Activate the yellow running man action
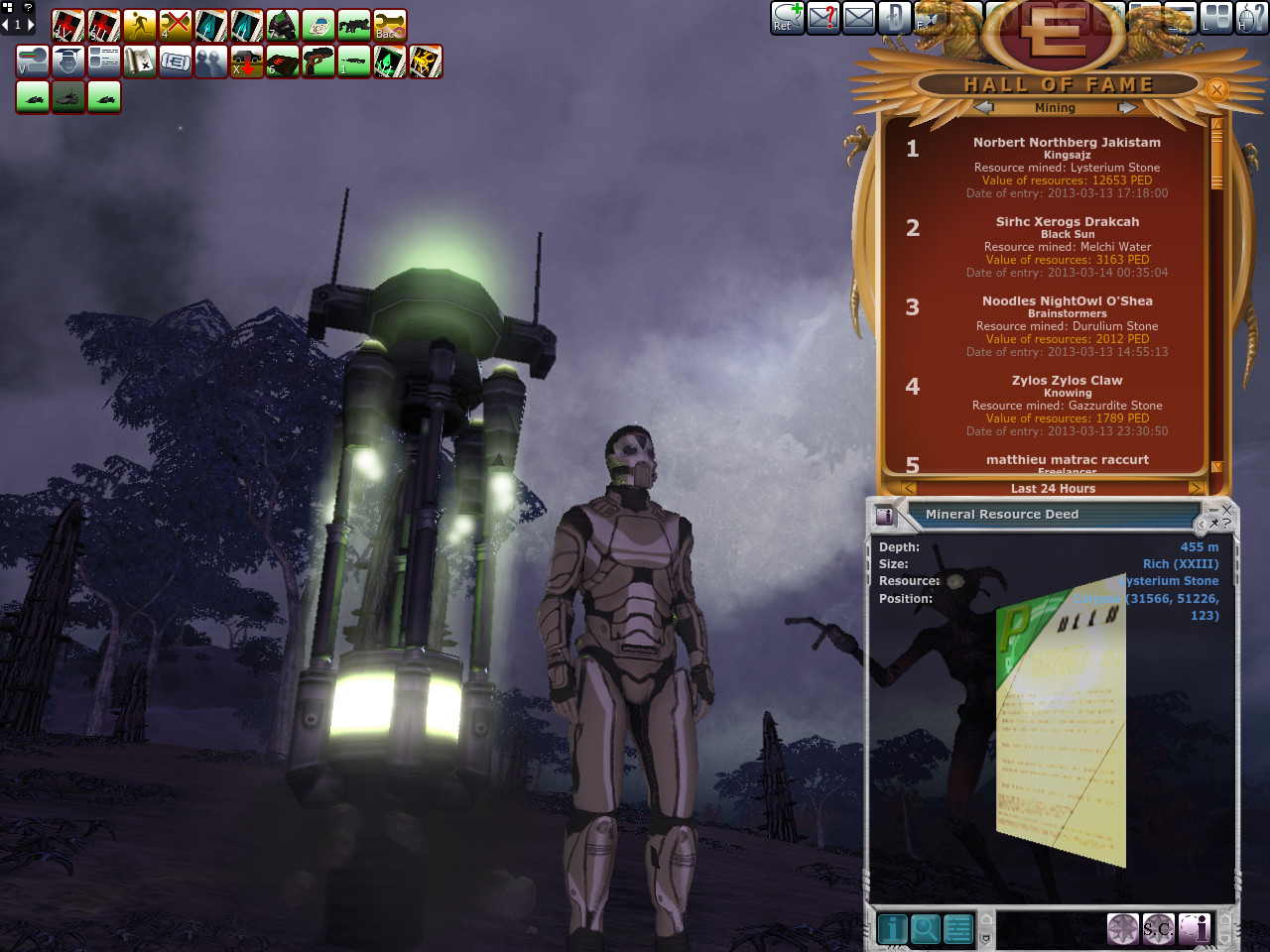1270x952 pixels. (140, 25)
